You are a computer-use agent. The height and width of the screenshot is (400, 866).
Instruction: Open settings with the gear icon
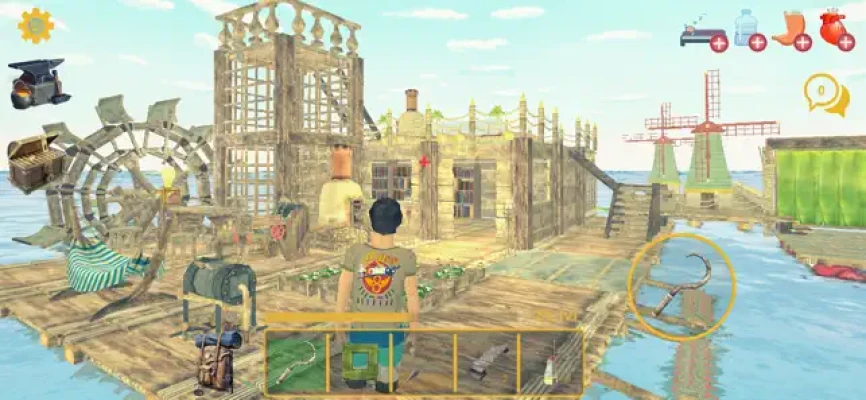point(35,25)
